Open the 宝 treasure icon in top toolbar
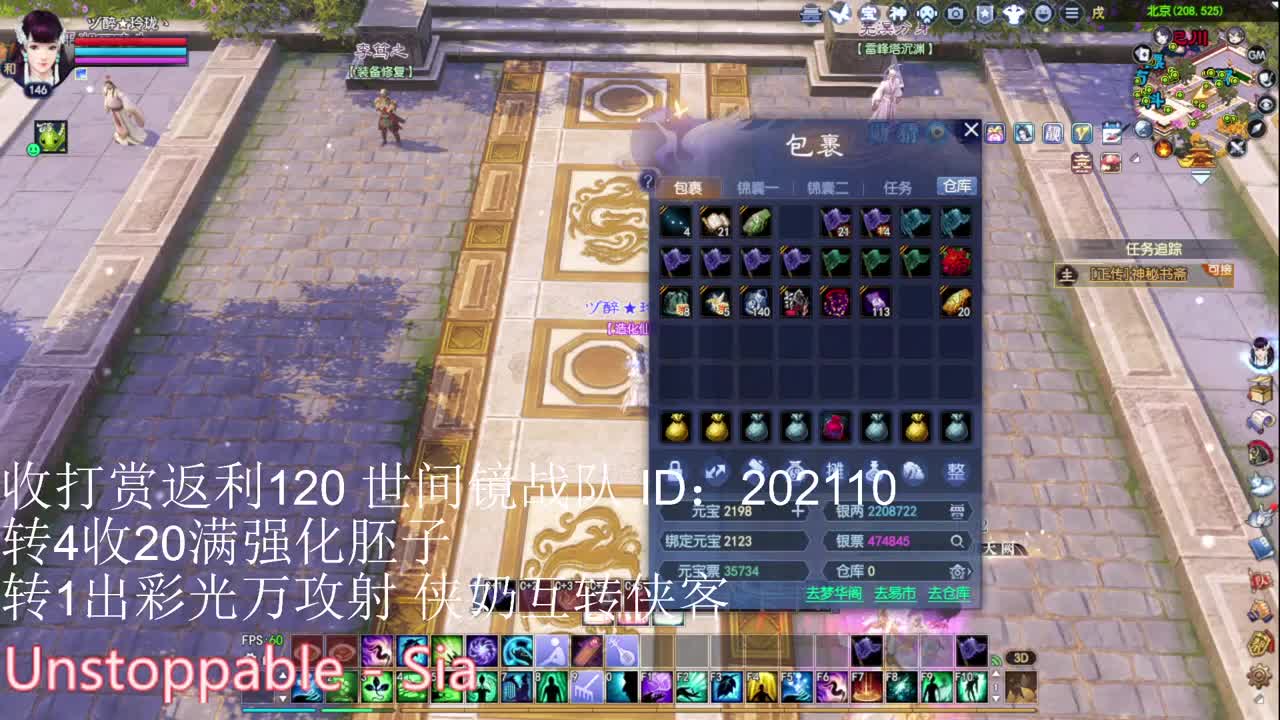 click(871, 13)
